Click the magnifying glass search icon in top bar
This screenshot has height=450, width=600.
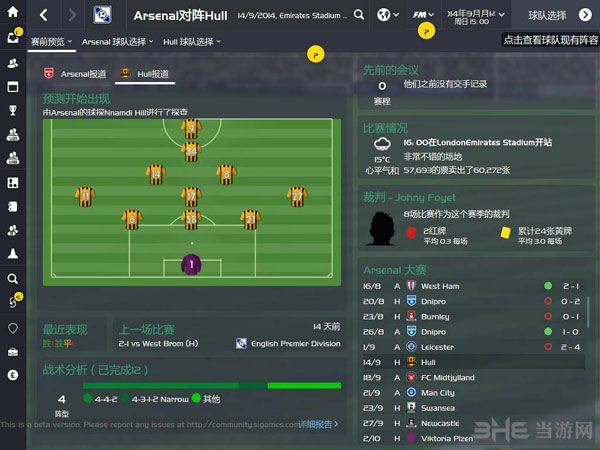coord(359,15)
